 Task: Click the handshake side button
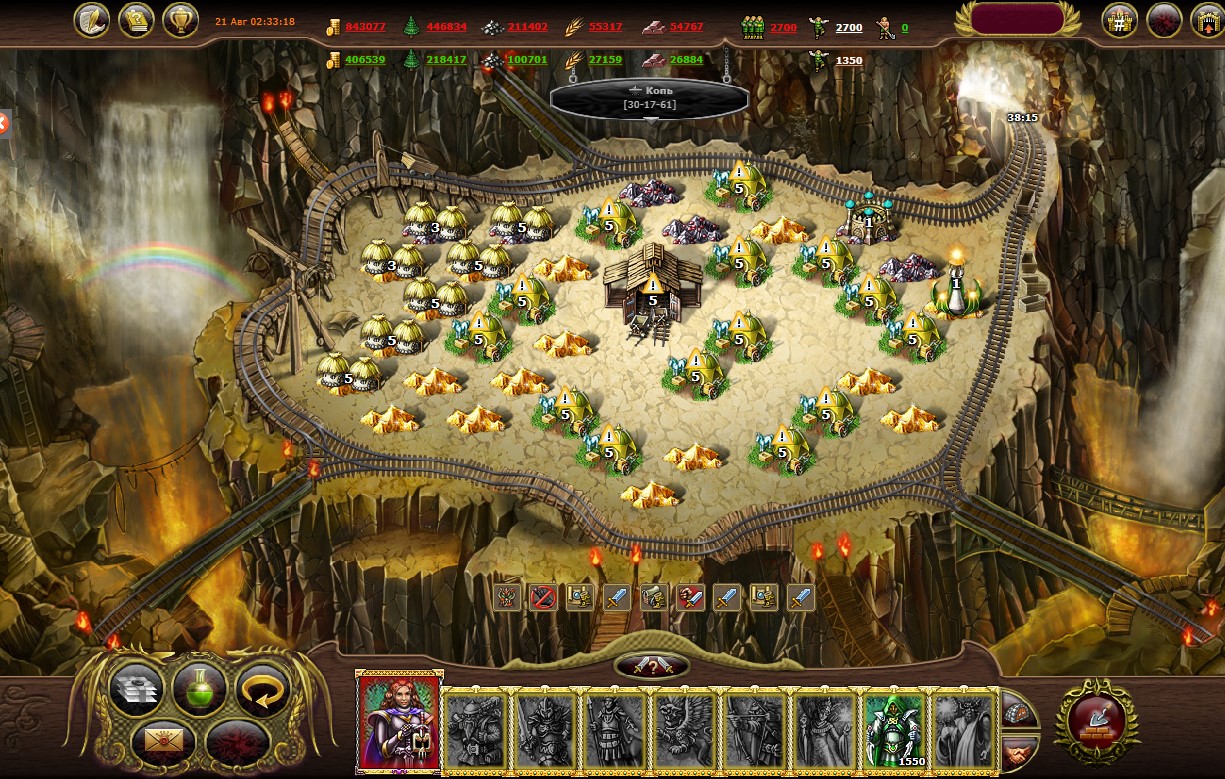tap(1018, 748)
